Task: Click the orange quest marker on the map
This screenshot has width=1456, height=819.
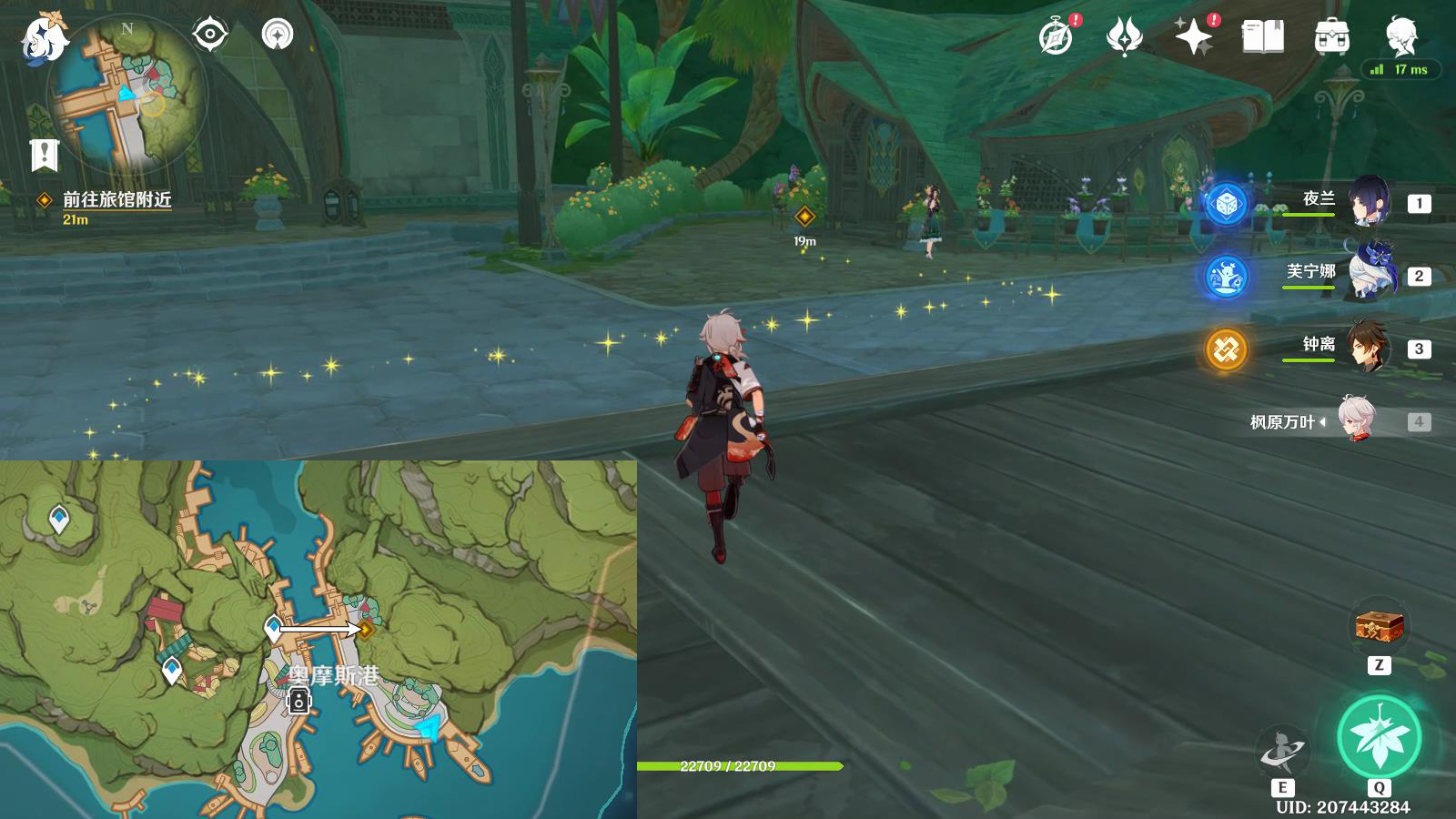Action: [x=366, y=628]
